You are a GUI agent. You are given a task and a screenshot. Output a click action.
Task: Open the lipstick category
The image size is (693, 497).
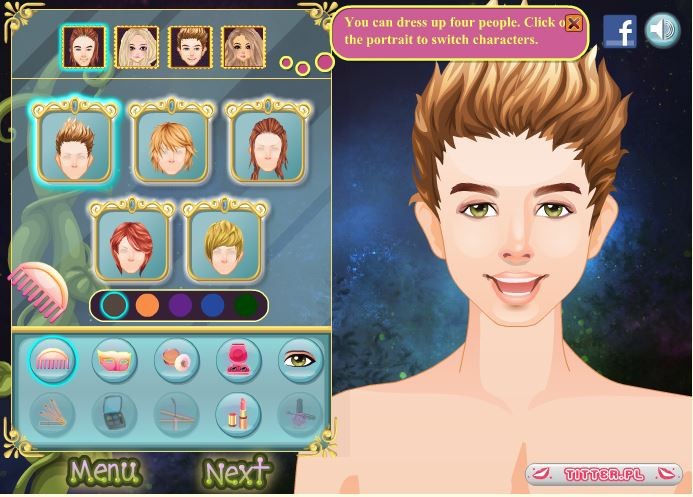(x=238, y=413)
